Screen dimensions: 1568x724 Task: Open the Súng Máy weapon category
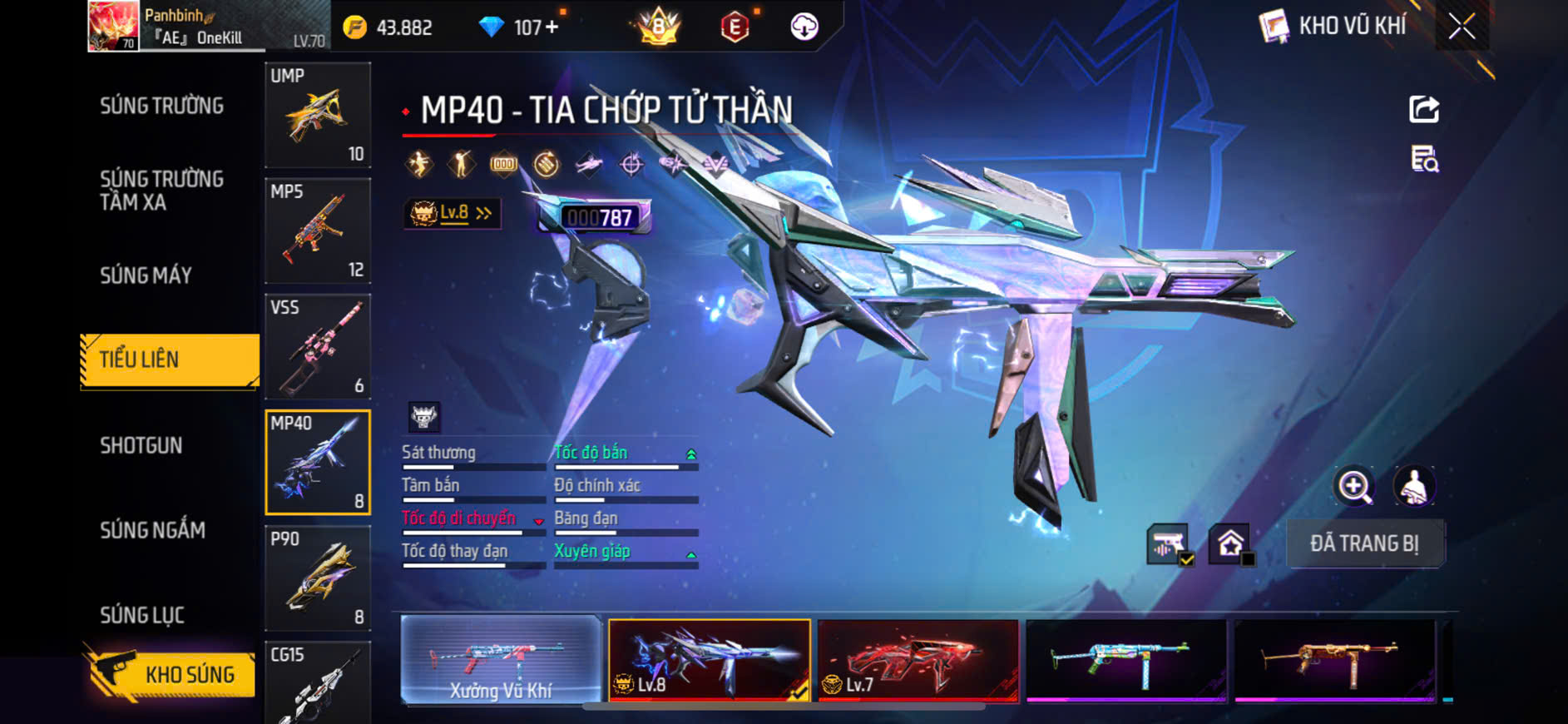pyautogui.click(x=146, y=275)
